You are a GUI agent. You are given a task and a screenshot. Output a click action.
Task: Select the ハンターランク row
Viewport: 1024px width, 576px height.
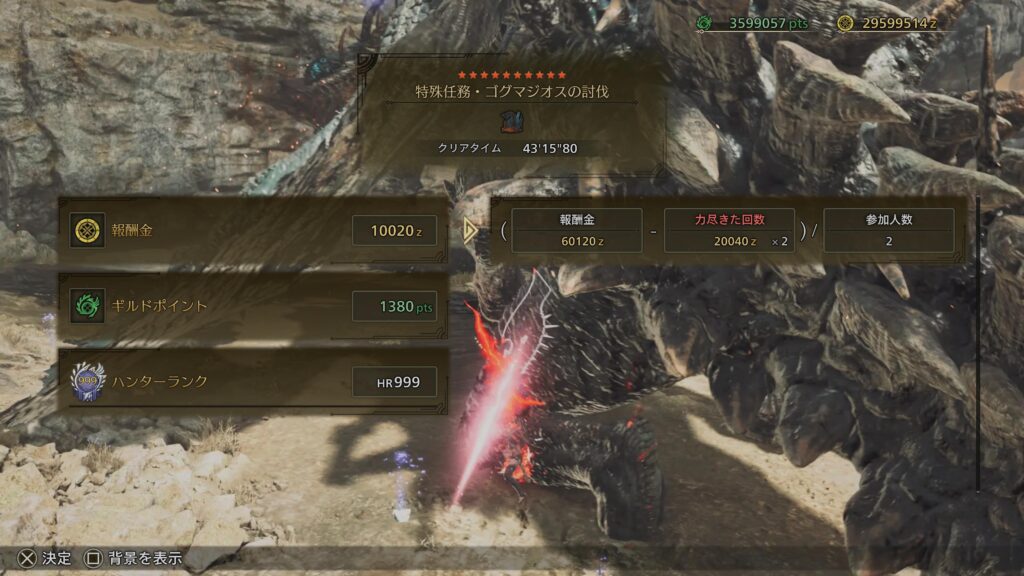(x=252, y=381)
